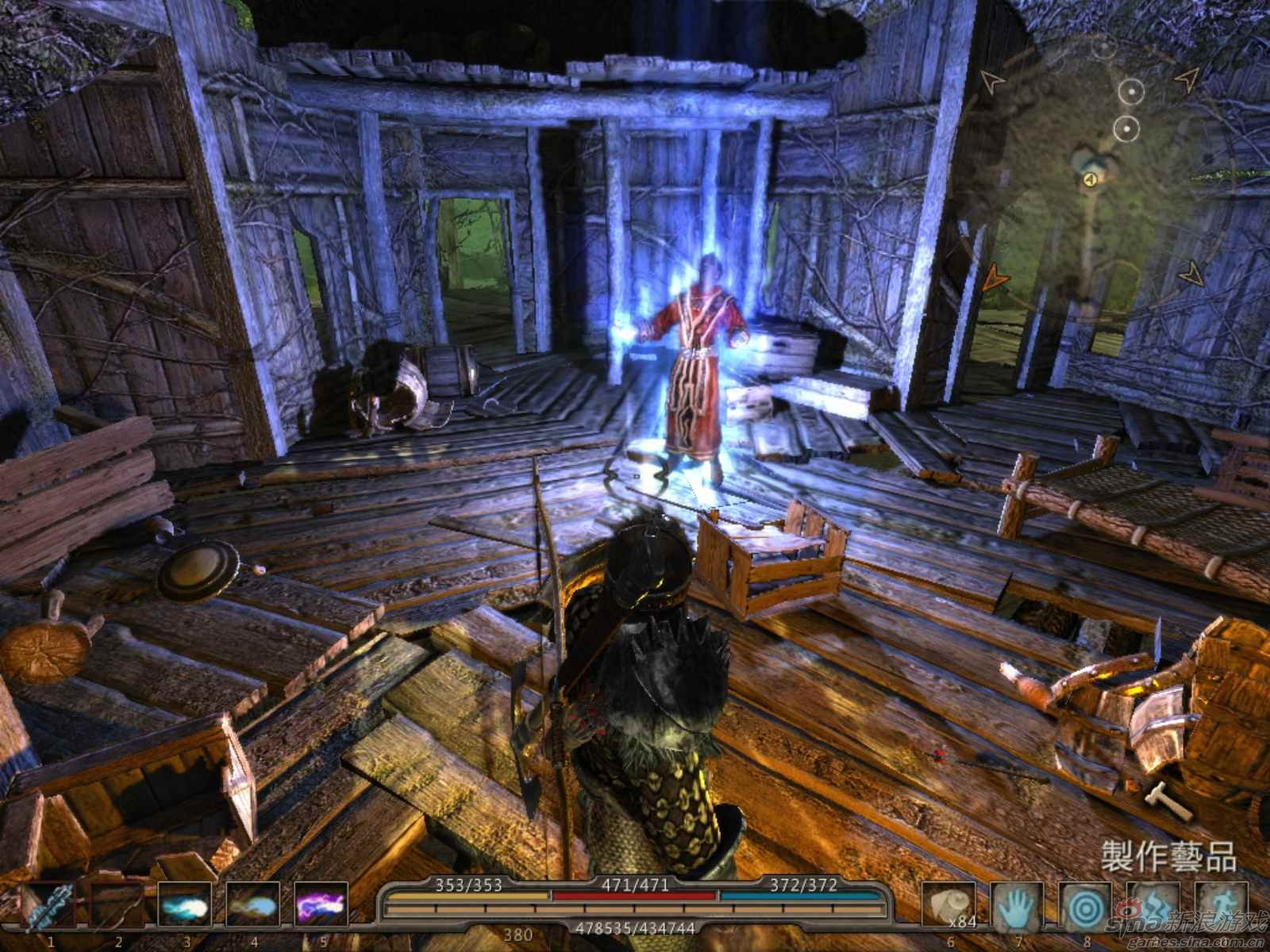The height and width of the screenshot is (952, 1270).
Task: Equip the bow in hotbar slot 2
Action: point(117,904)
